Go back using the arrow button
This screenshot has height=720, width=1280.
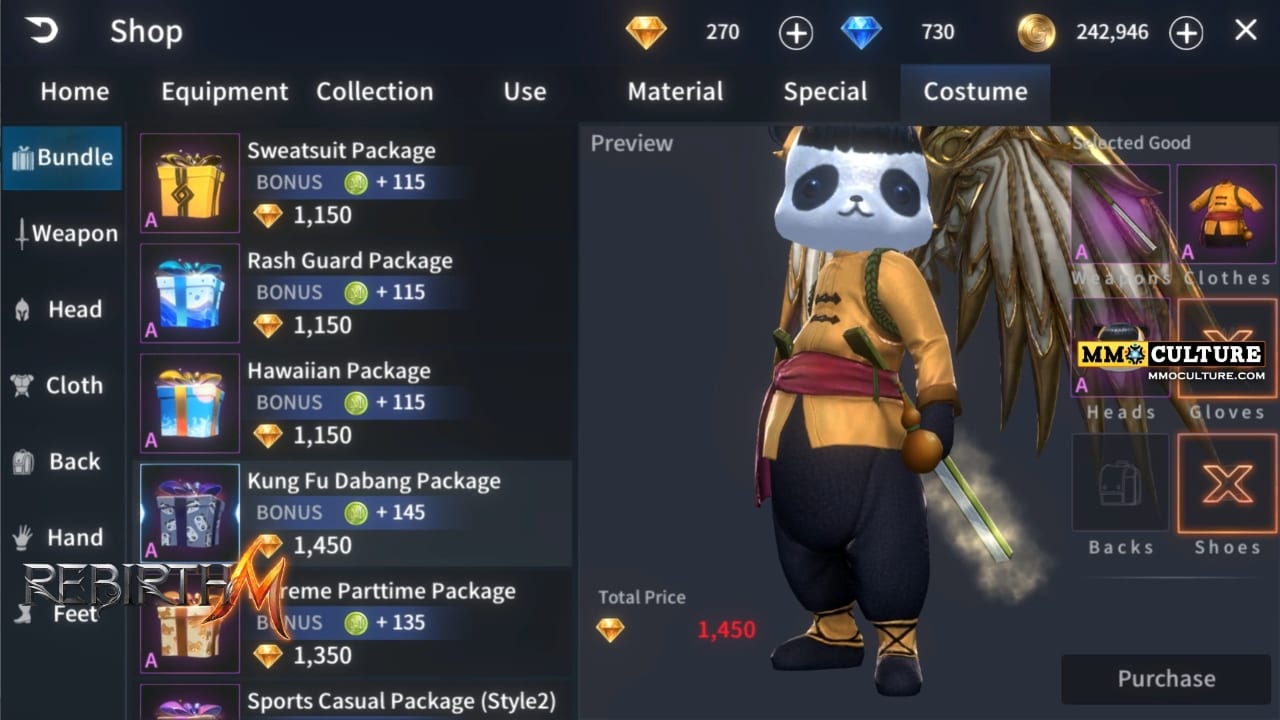42,31
